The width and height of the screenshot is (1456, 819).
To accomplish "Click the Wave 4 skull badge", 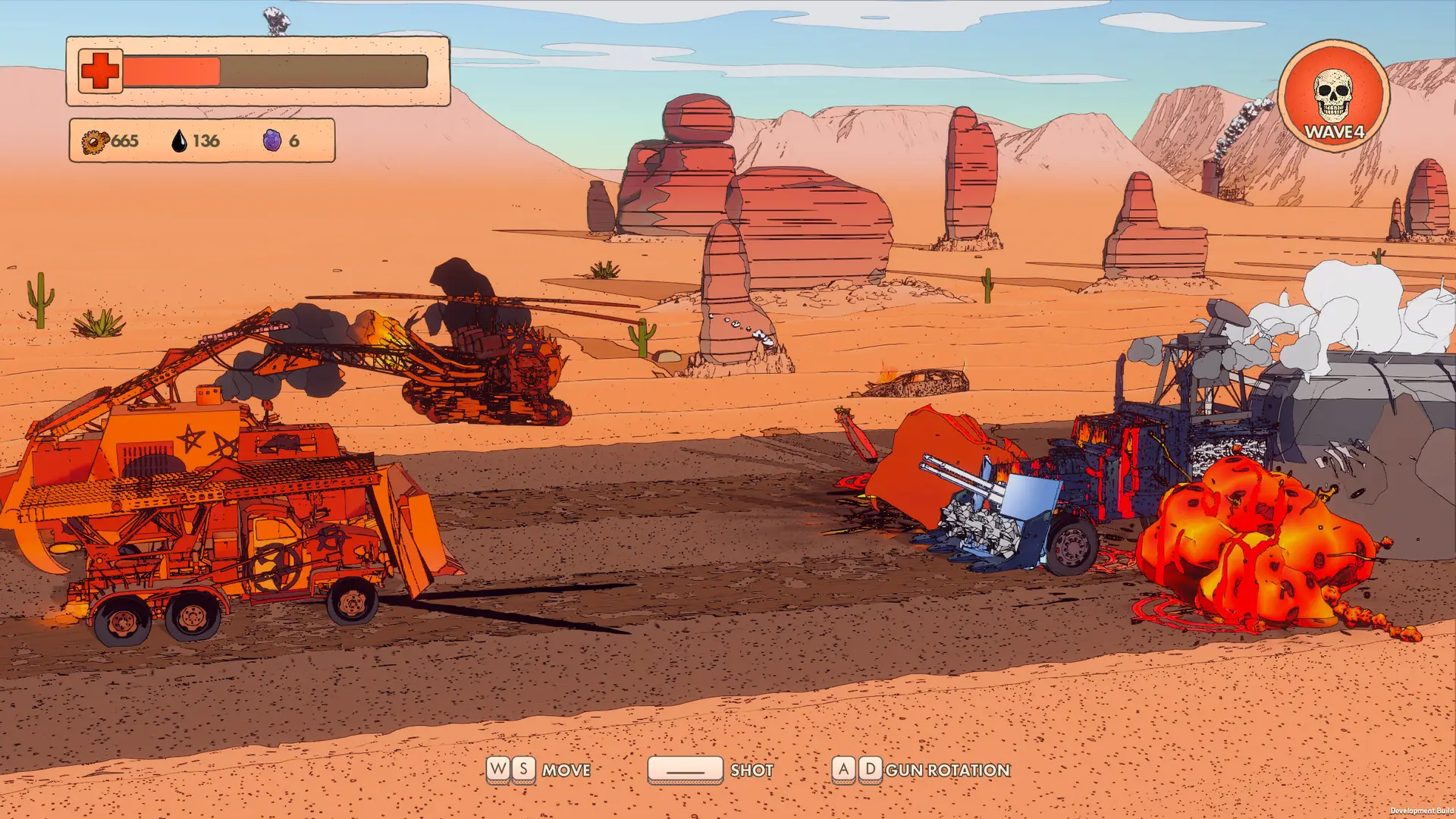I will pos(1333,96).
